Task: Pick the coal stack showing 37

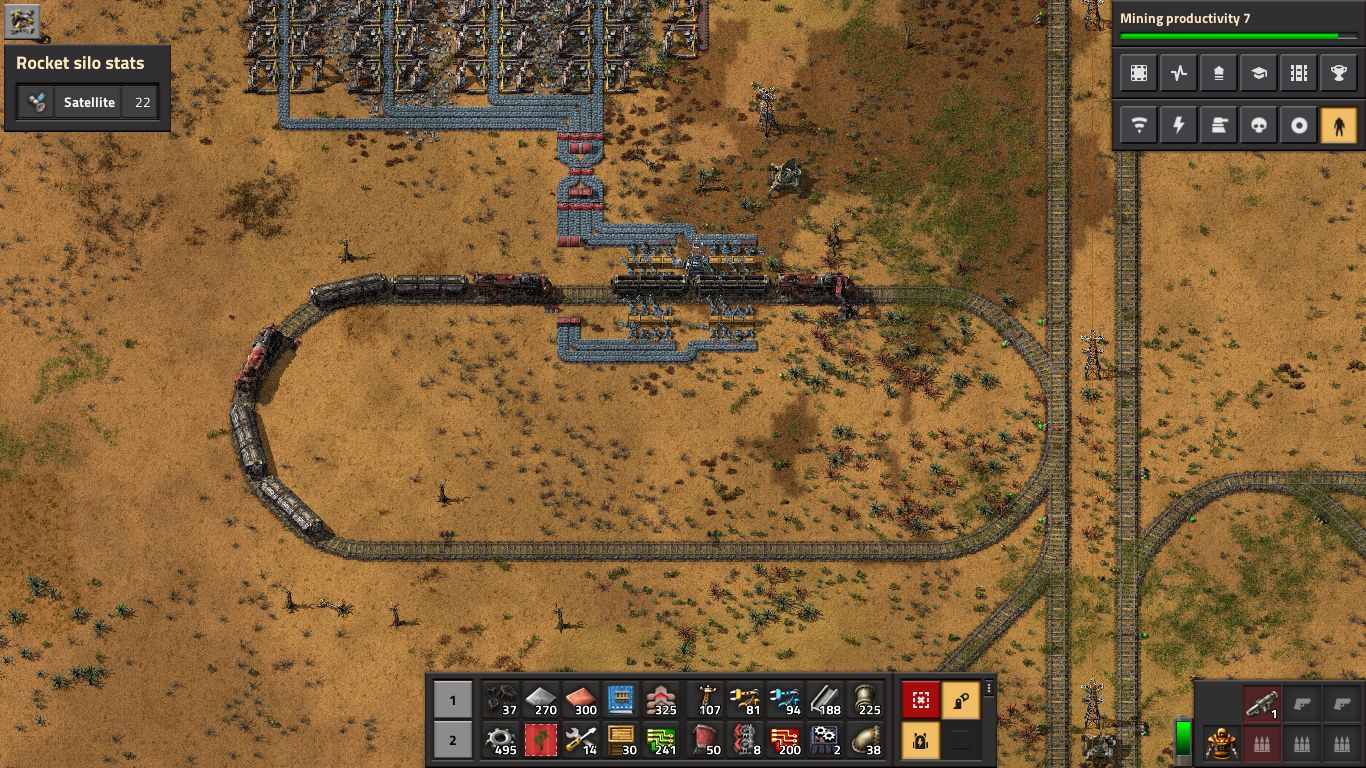Action: tap(501, 700)
